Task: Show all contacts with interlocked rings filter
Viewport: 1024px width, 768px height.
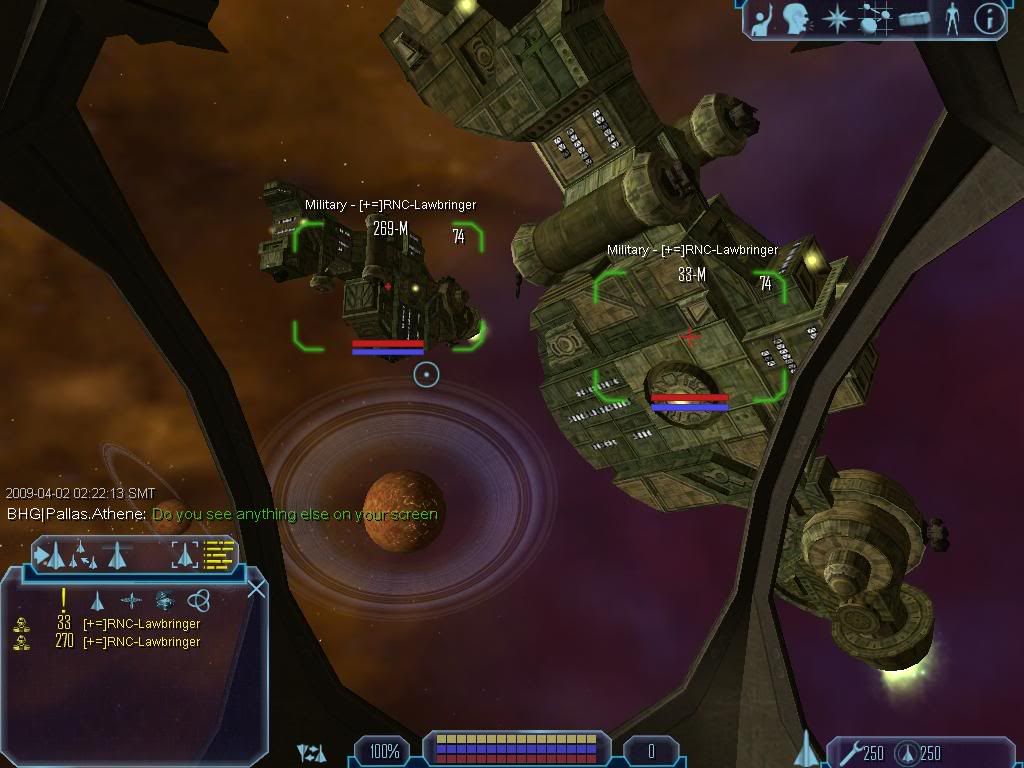Action: click(x=198, y=600)
